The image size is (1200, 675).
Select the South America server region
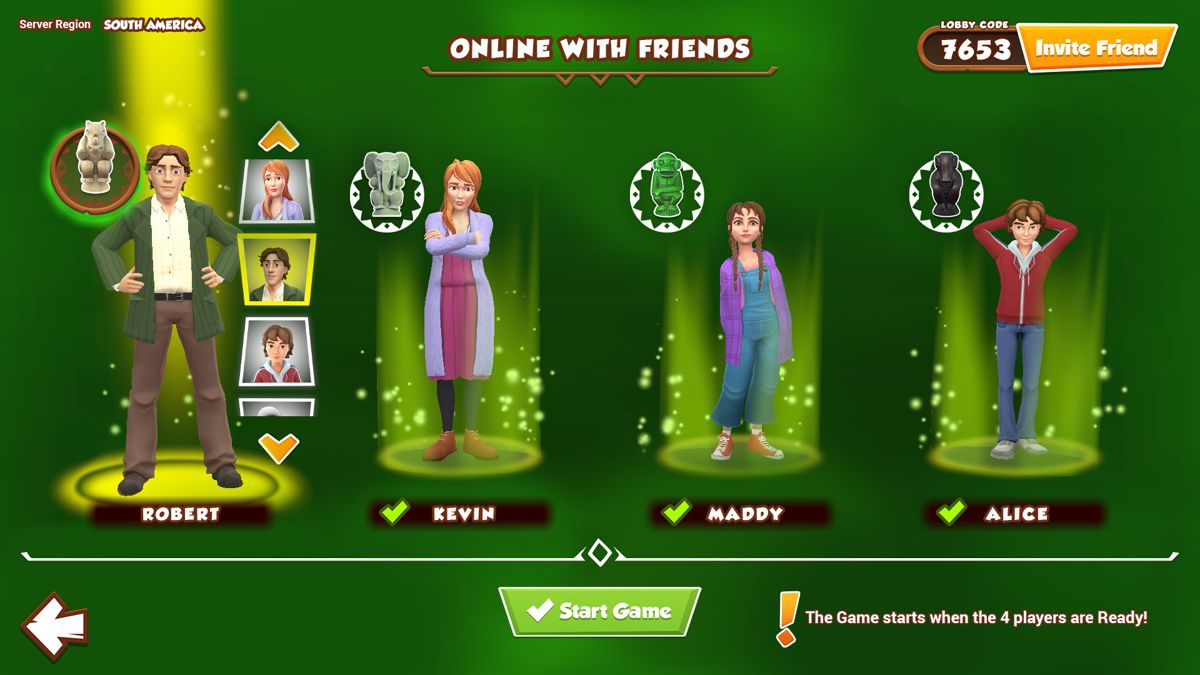click(x=153, y=24)
